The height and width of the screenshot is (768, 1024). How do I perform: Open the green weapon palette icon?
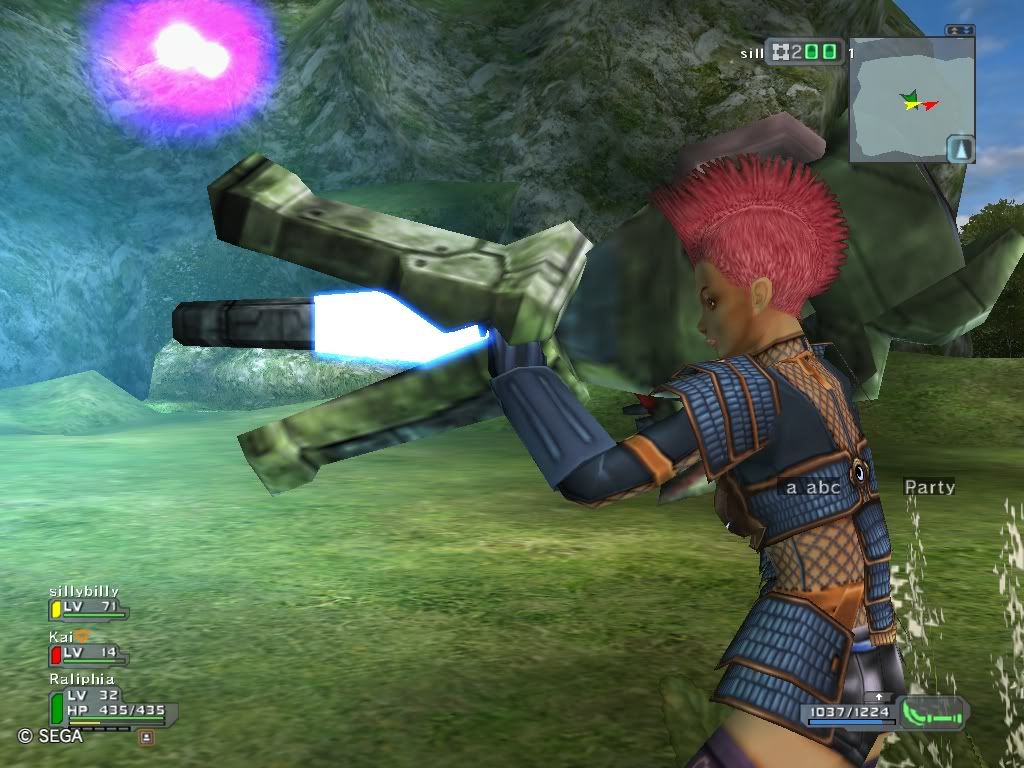click(932, 712)
